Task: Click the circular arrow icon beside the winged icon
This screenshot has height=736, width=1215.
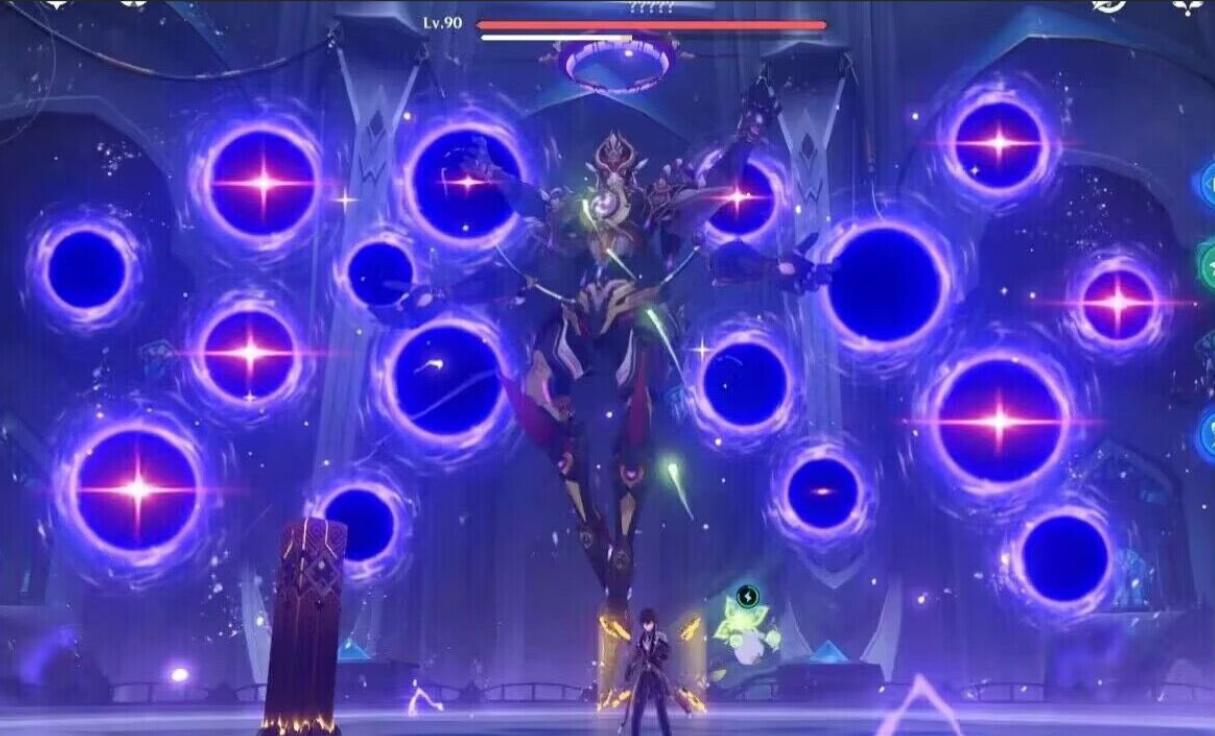Action: point(1109,6)
